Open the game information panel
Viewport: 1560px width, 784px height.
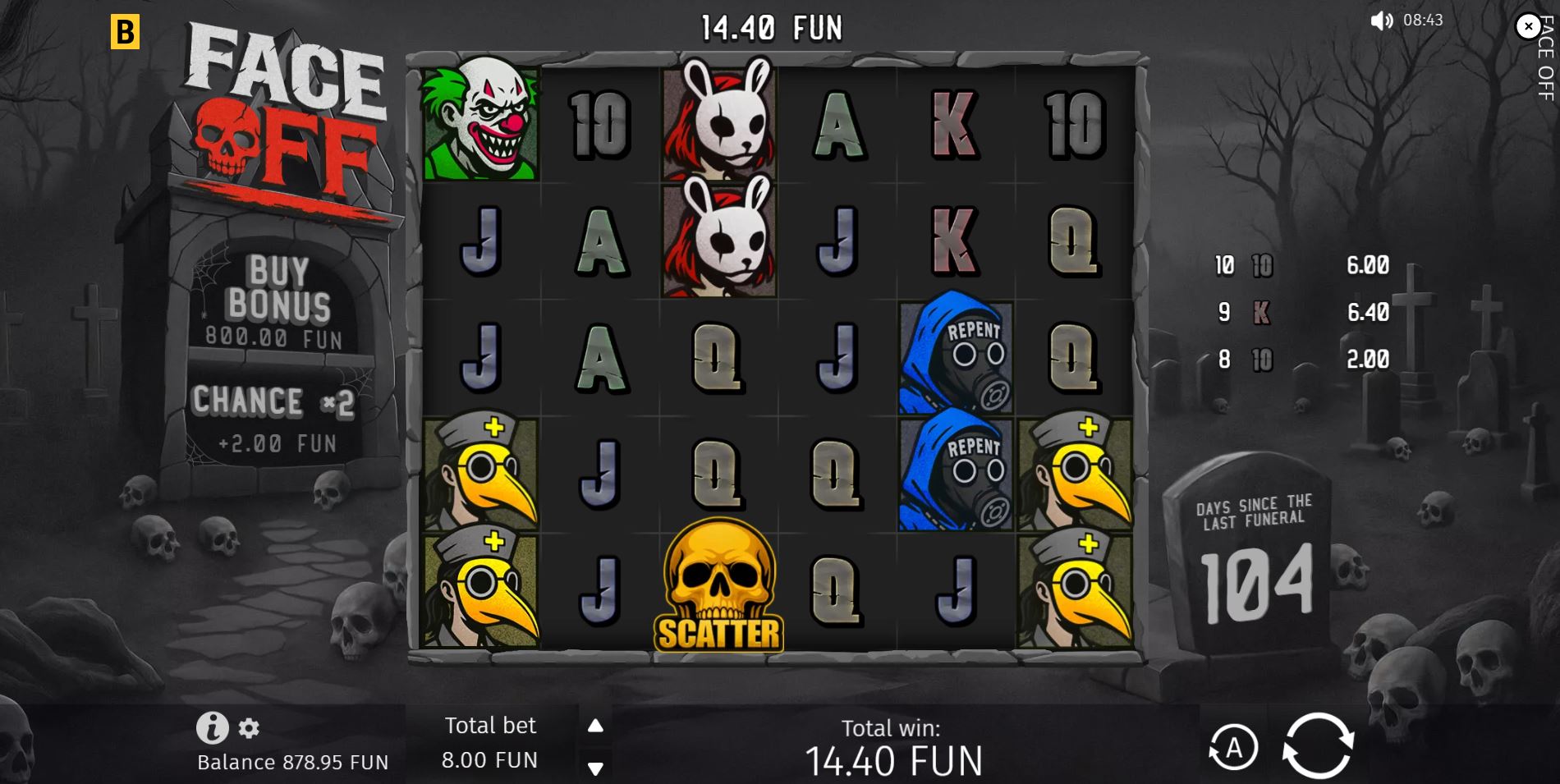pyautogui.click(x=212, y=728)
